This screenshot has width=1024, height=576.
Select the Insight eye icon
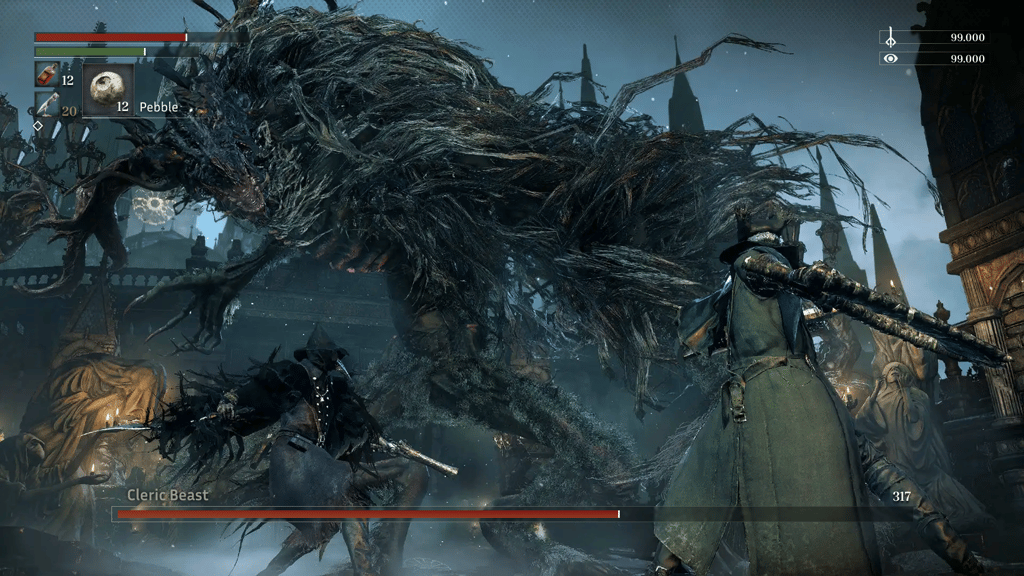click(890, 59)
